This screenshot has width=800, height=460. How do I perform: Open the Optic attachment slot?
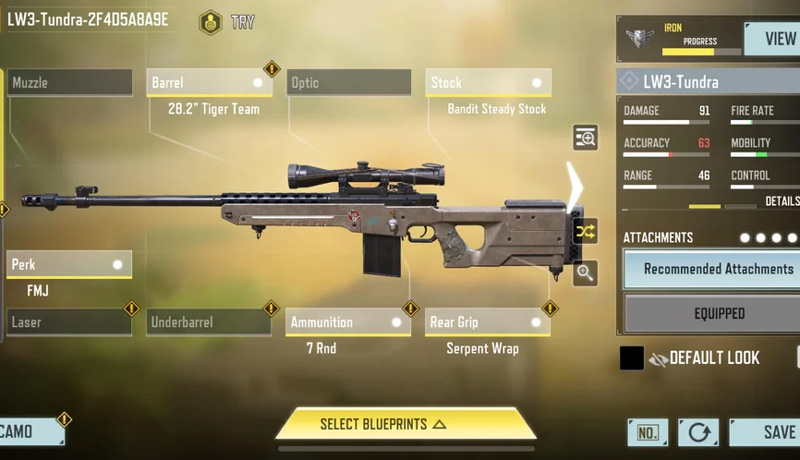click(x=349, y=83)
